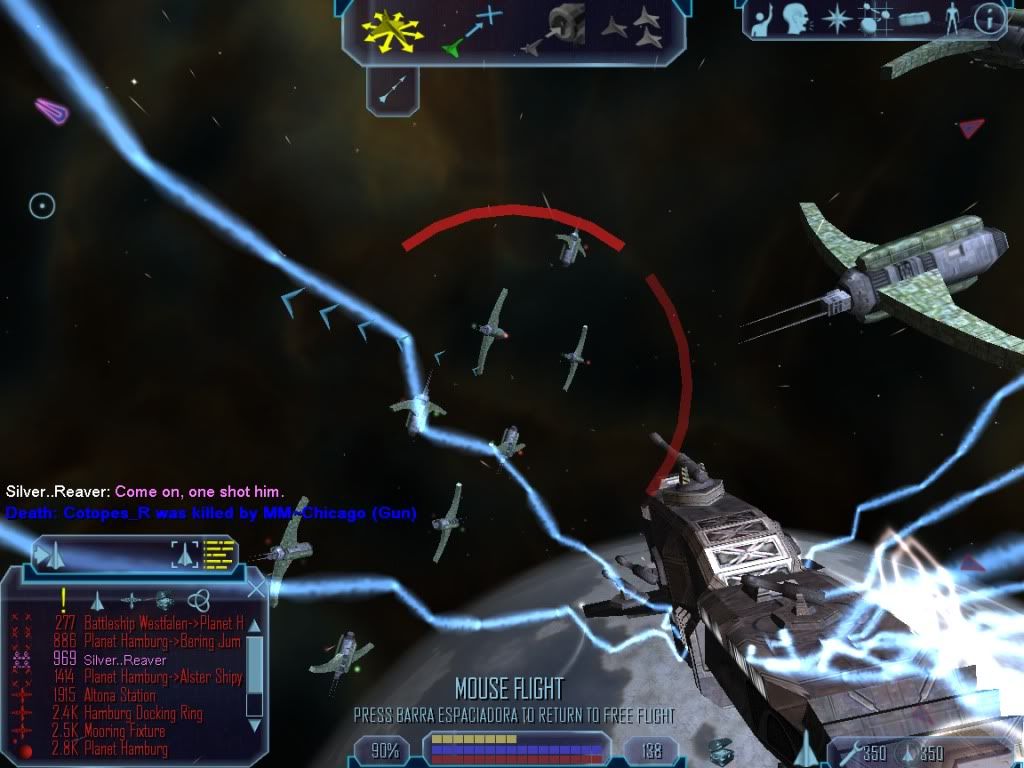Open the raised-hand request icon
Screen dimensions: 1024x768
coord(760,18)
